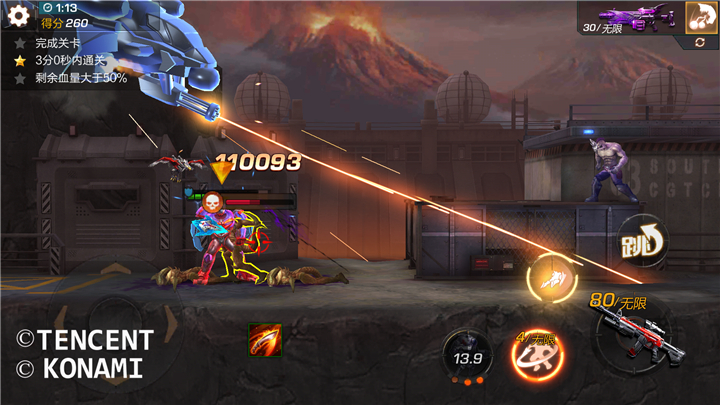This screenshot has height=405, width=720.
Task: Select the purple rifle weapon slot
Action: coord(629,16)
